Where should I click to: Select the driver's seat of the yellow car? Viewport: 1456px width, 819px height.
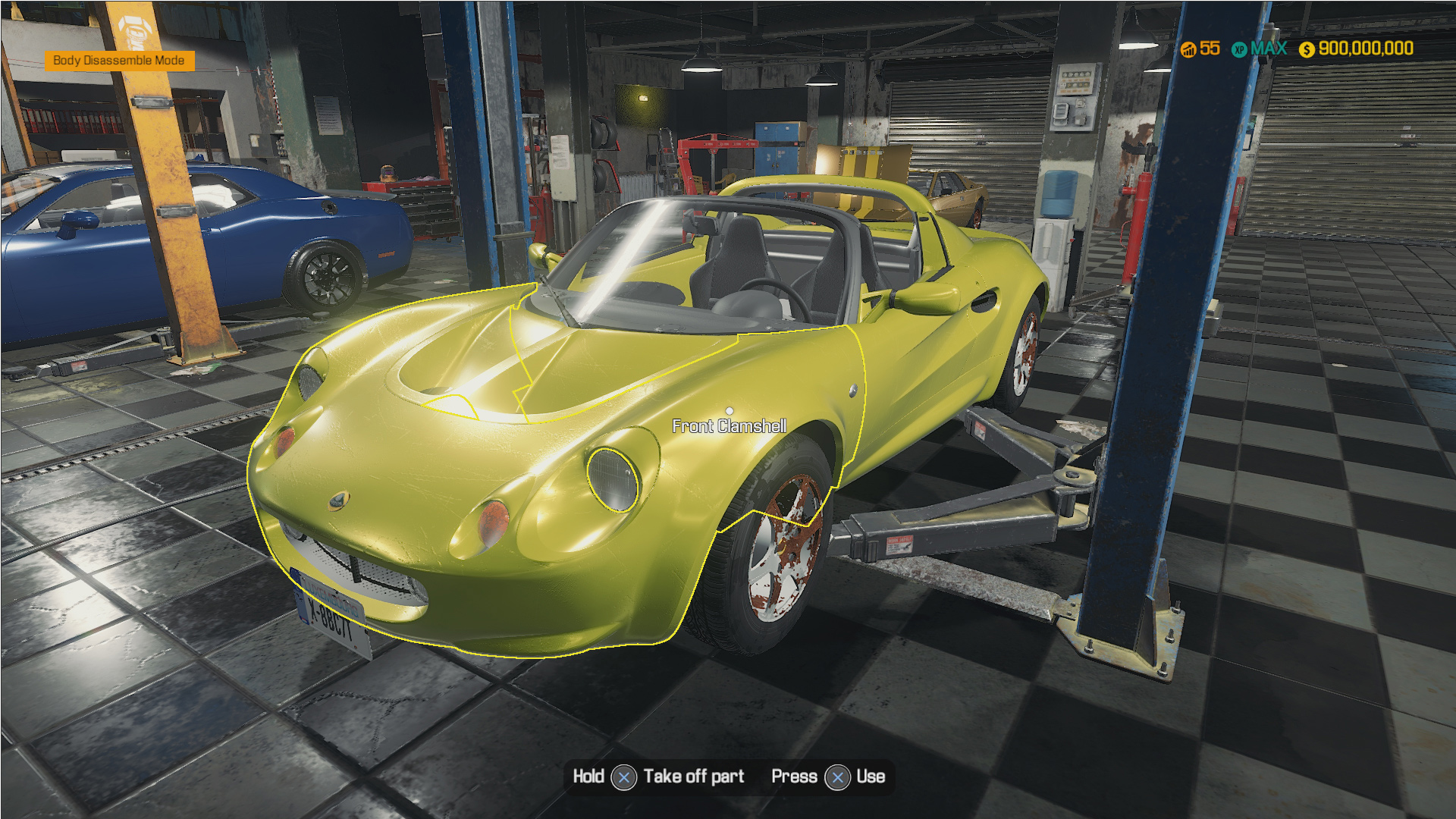739,258
